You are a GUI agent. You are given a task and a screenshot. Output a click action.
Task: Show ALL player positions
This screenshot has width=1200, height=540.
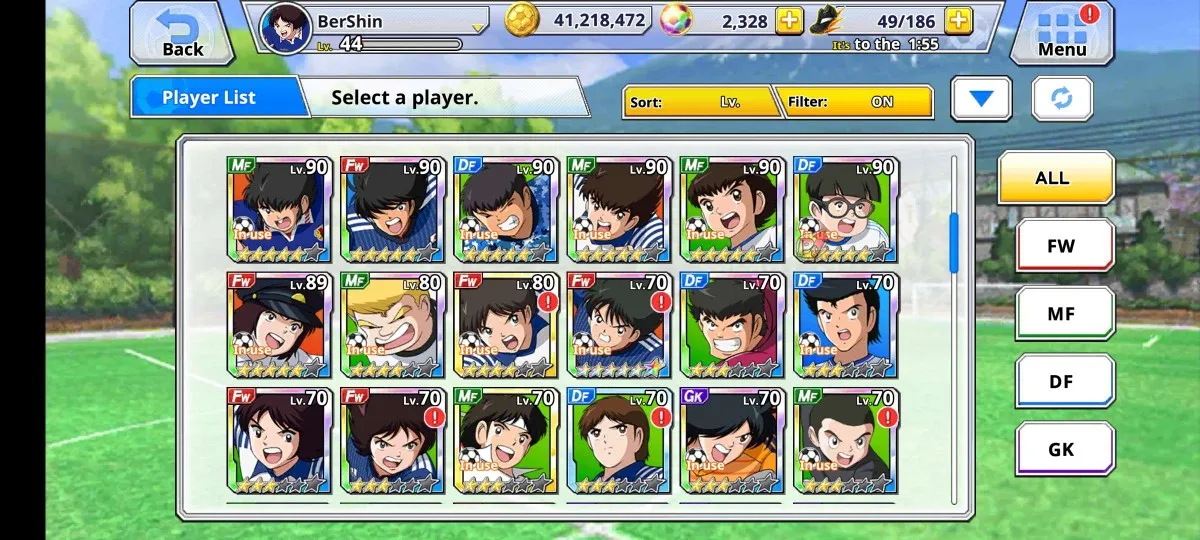pyautogui.click(x=1055, y=179)
